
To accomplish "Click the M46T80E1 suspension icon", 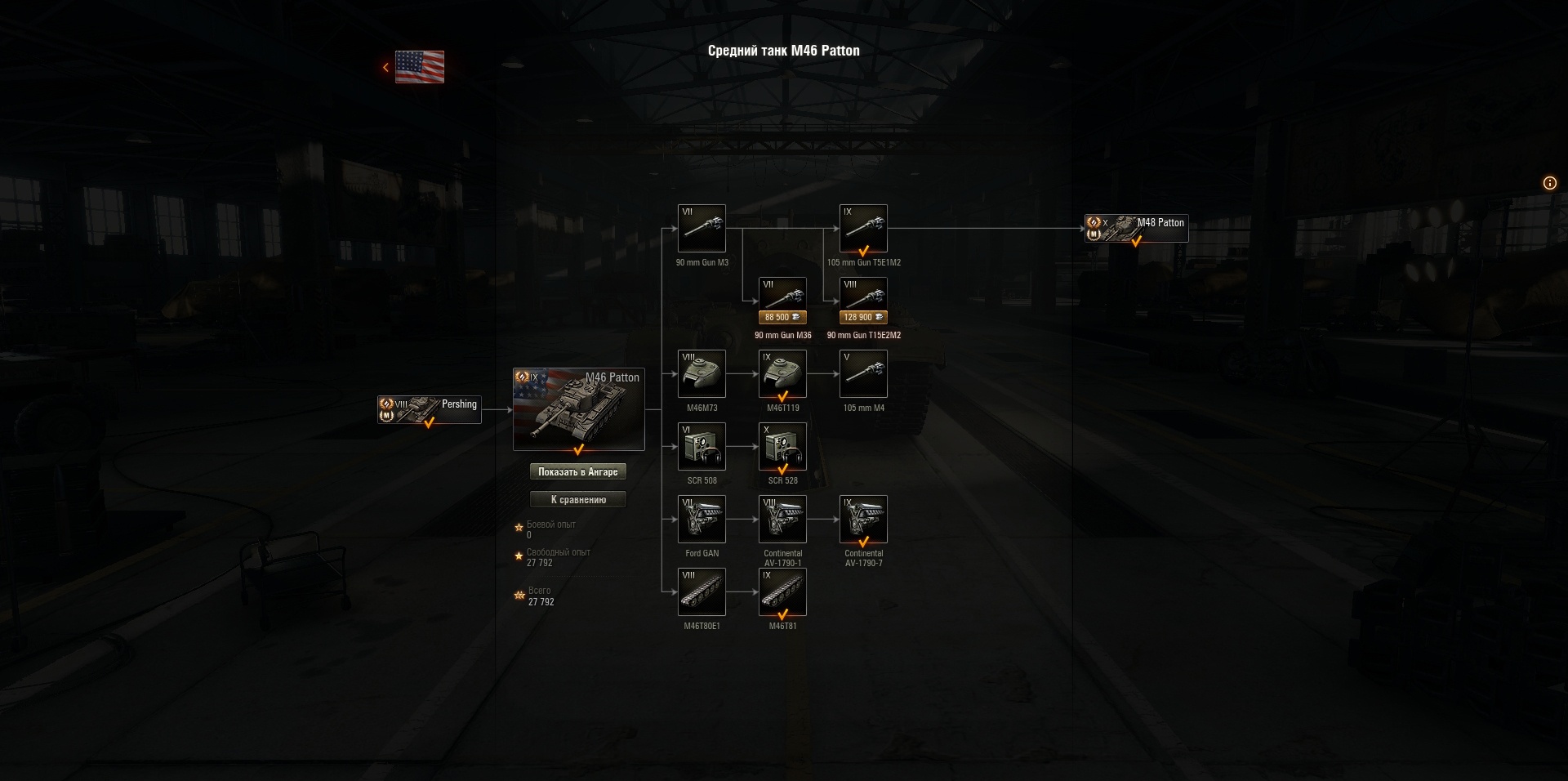I will pyautogui.click(x=702, y=591).
